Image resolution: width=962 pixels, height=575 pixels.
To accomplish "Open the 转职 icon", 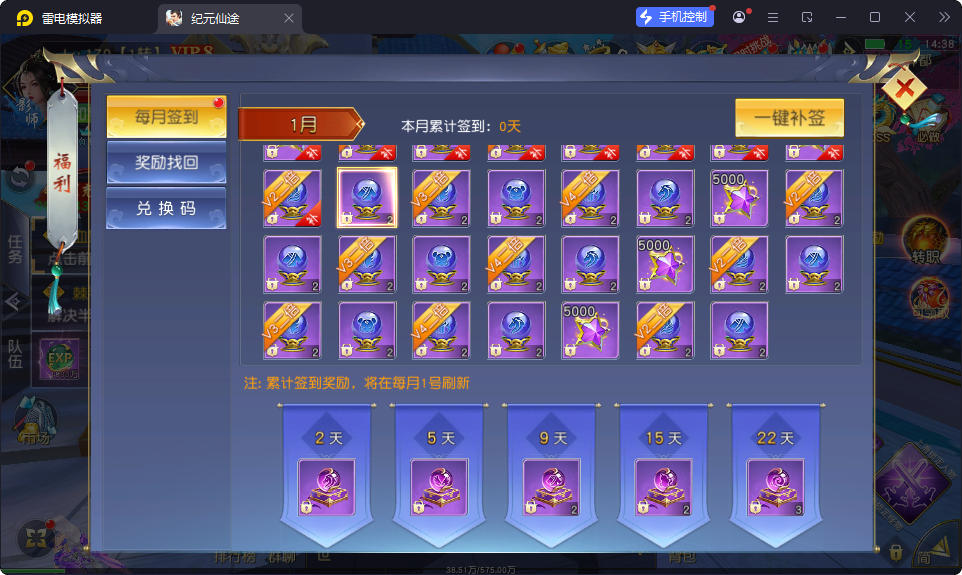I will 926,241.
